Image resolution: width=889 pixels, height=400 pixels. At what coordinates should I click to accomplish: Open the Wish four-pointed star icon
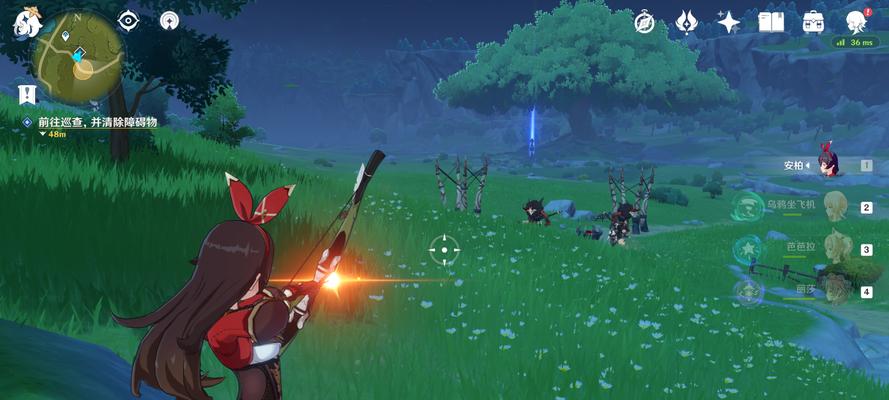click(x=729, y=22)
